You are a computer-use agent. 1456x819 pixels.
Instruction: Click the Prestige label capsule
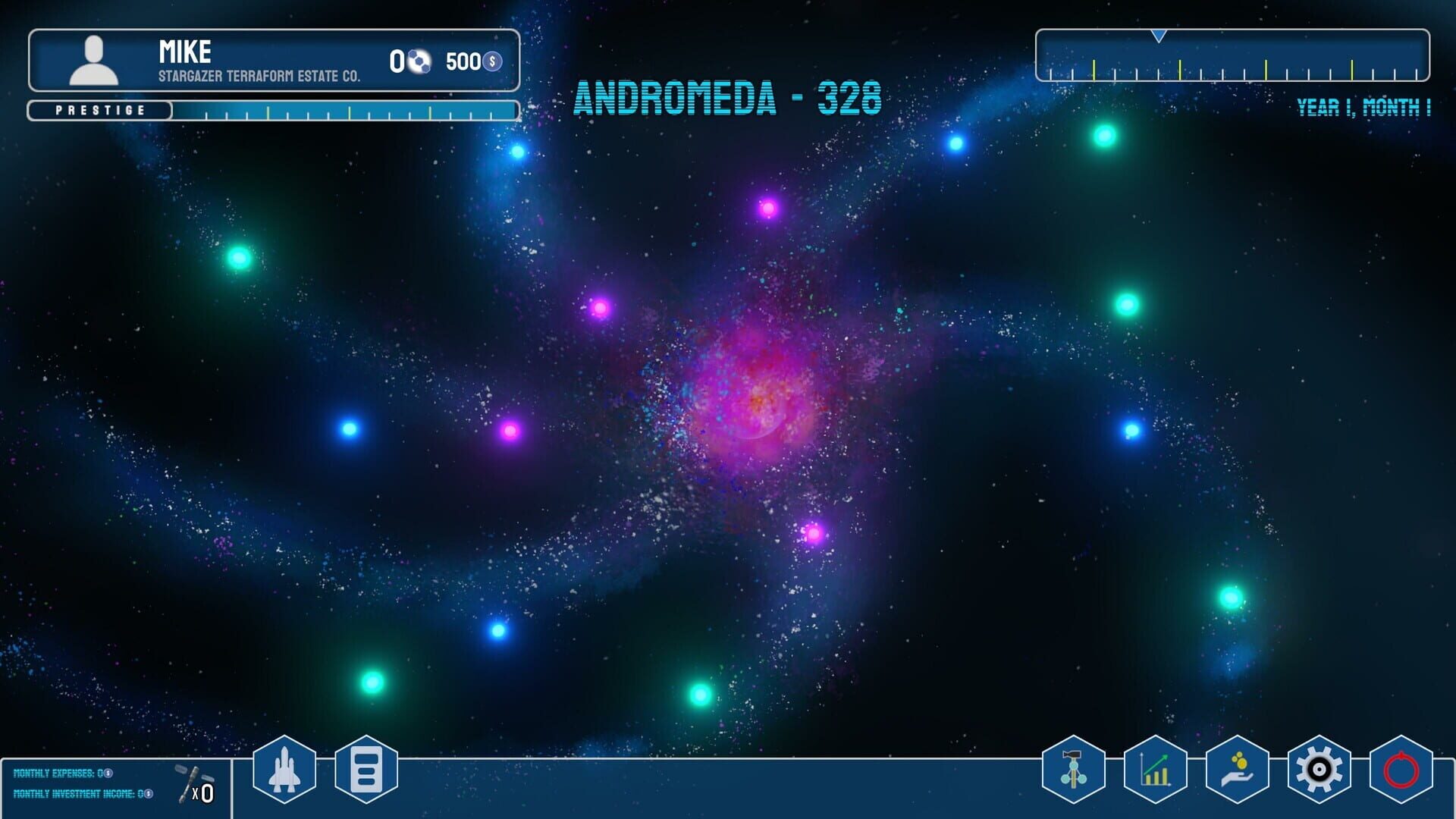99,110
